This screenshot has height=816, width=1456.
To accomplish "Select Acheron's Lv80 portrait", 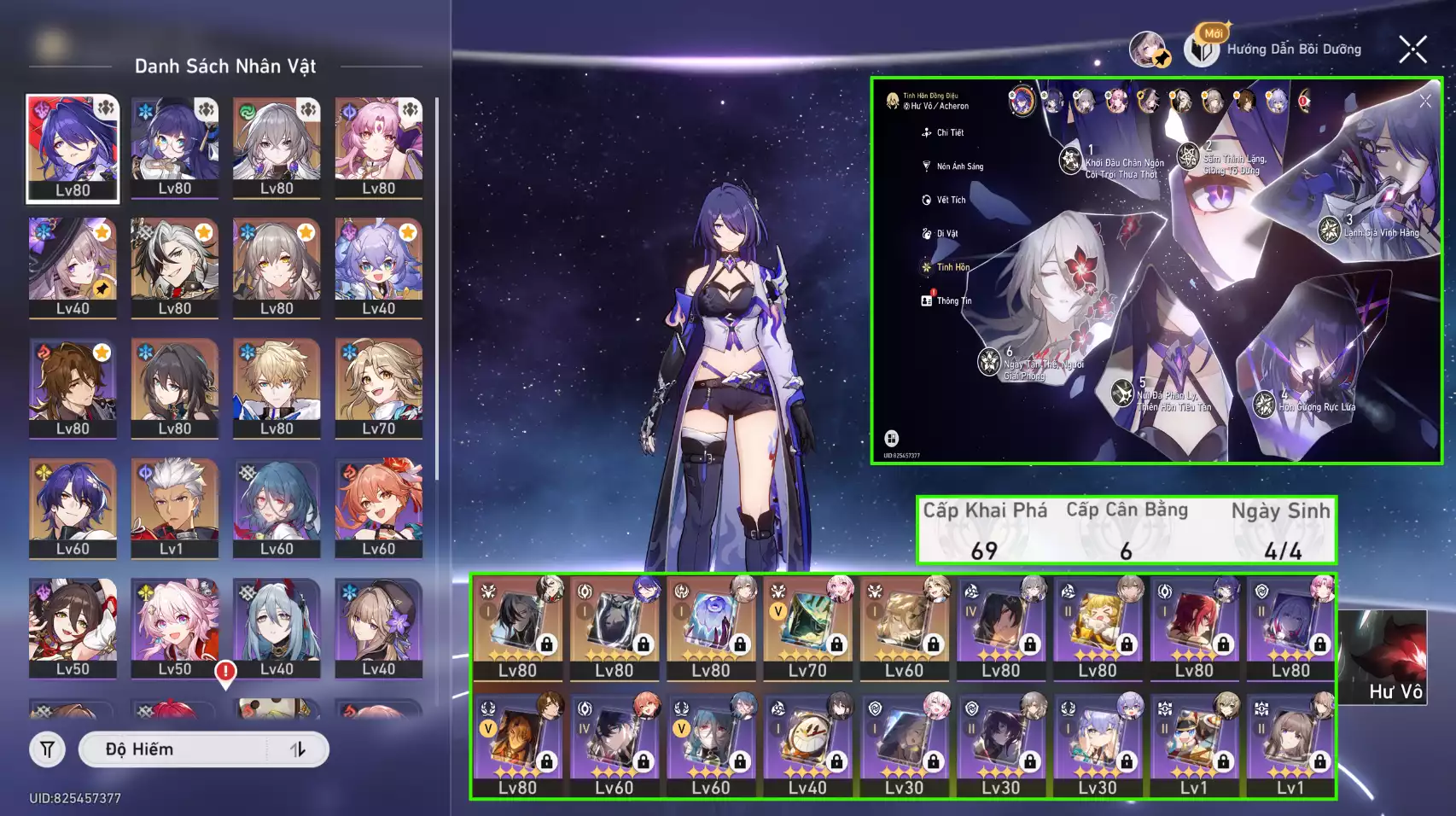I will click(73, 149).
